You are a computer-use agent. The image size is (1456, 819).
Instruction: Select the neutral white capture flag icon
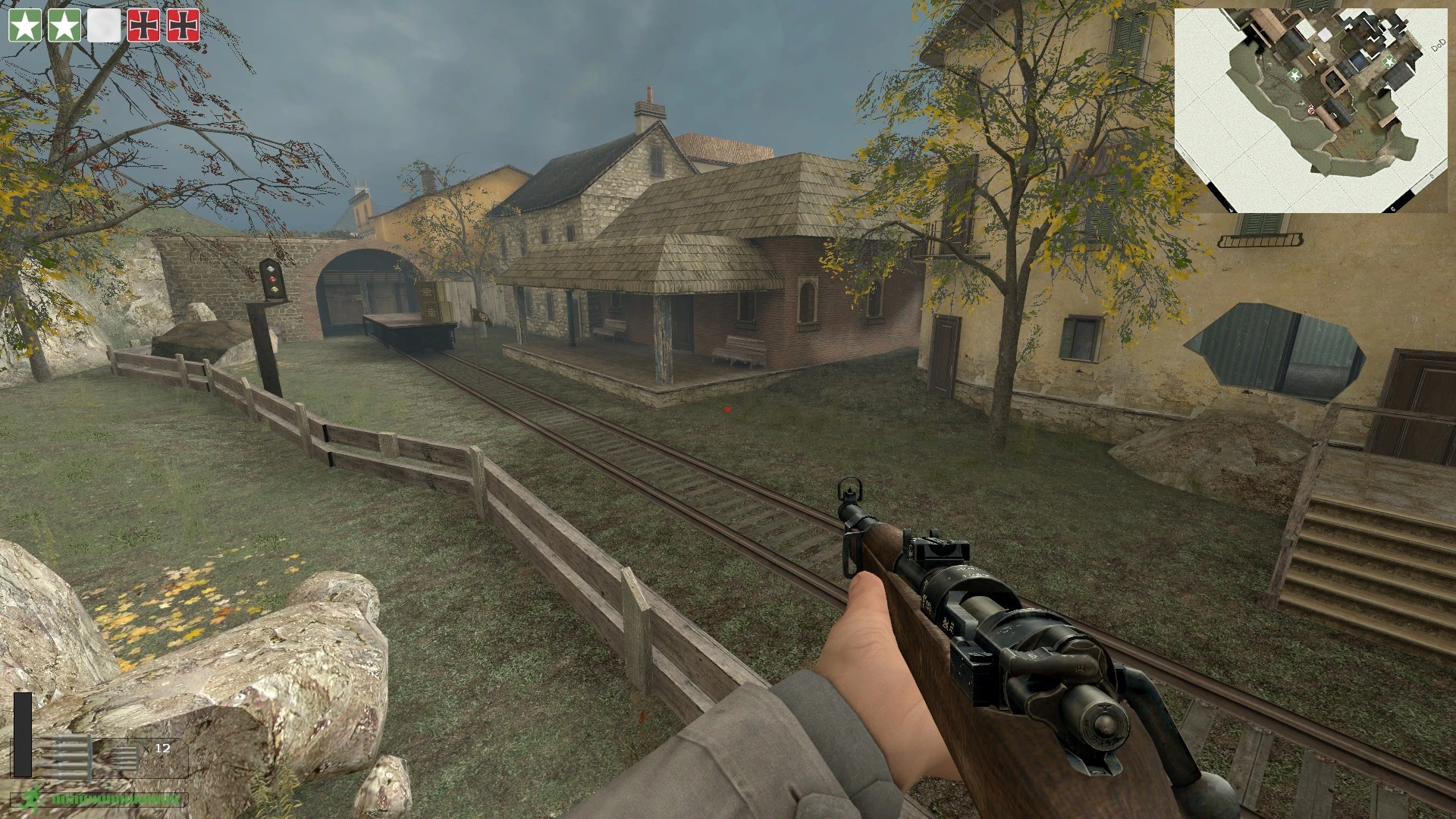tap(104, 26)
